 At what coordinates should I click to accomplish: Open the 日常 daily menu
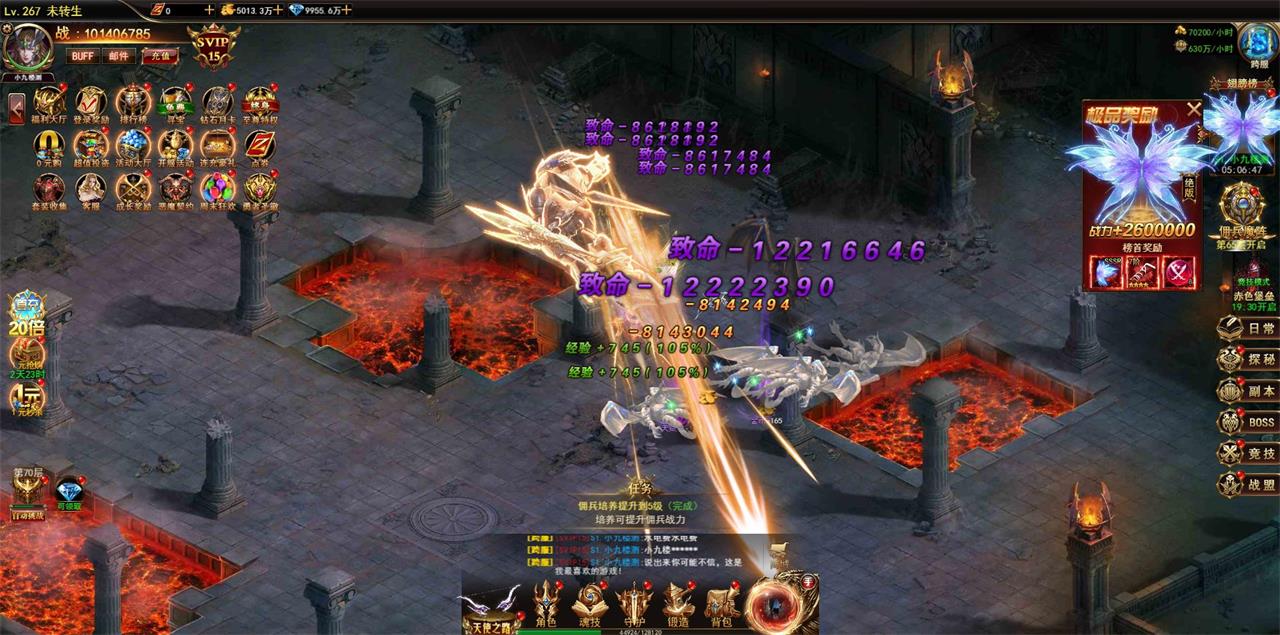click(1248, 328)
